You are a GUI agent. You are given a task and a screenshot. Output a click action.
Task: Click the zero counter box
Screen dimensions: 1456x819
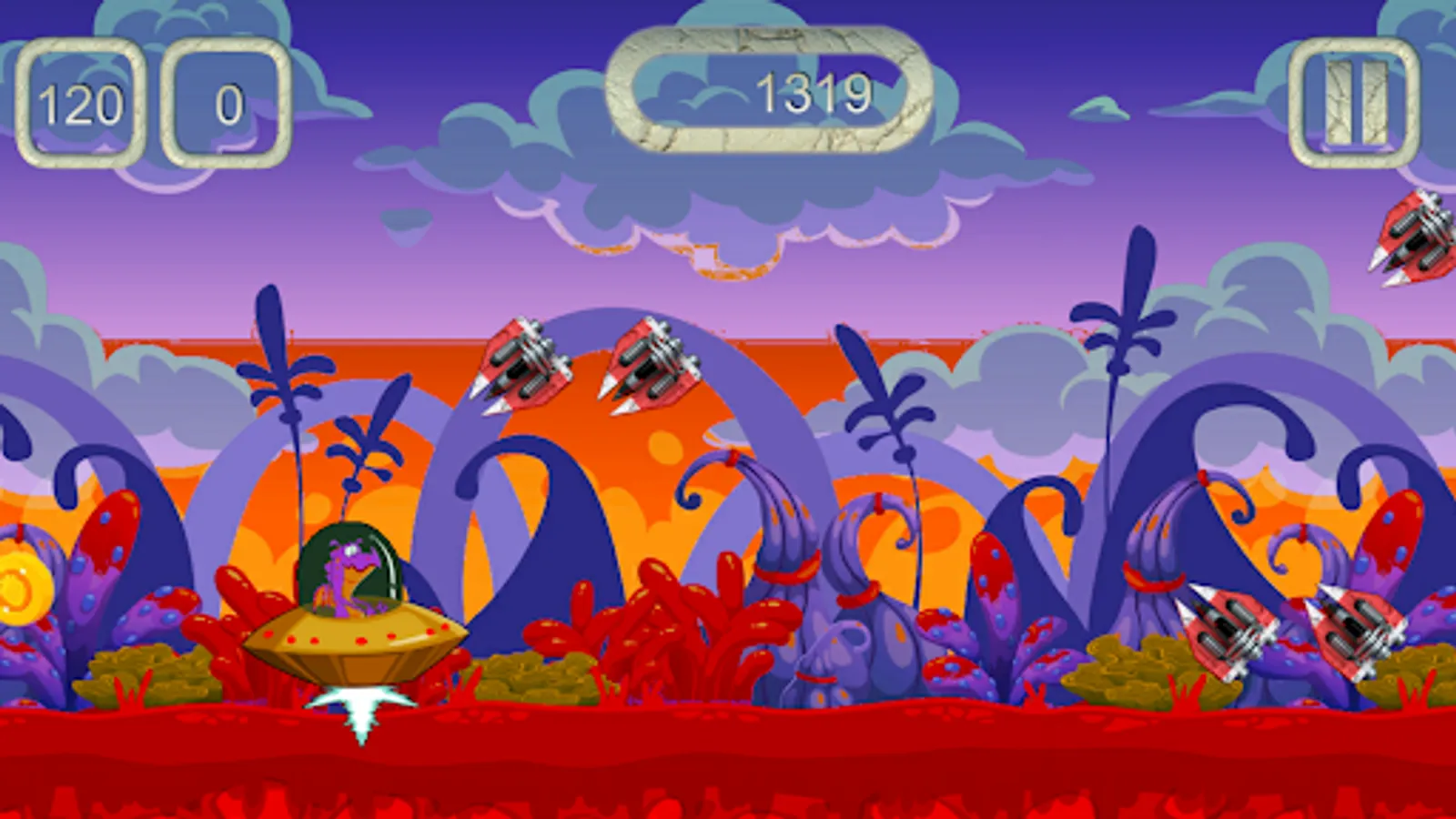[226, 103]
